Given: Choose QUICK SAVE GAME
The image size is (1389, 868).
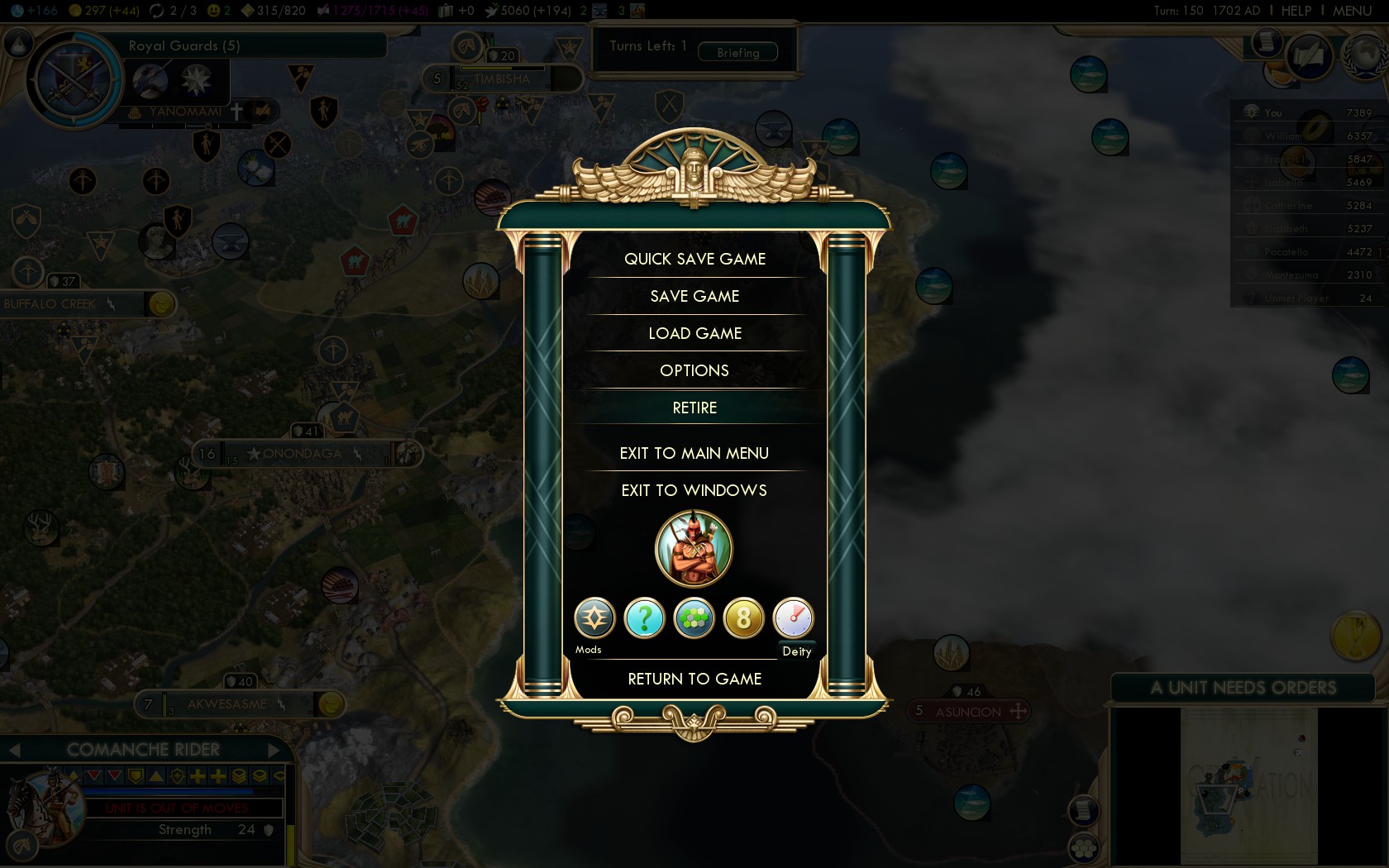Looking at the screenshot, I should pyautogui.click(x=694, y=258).
